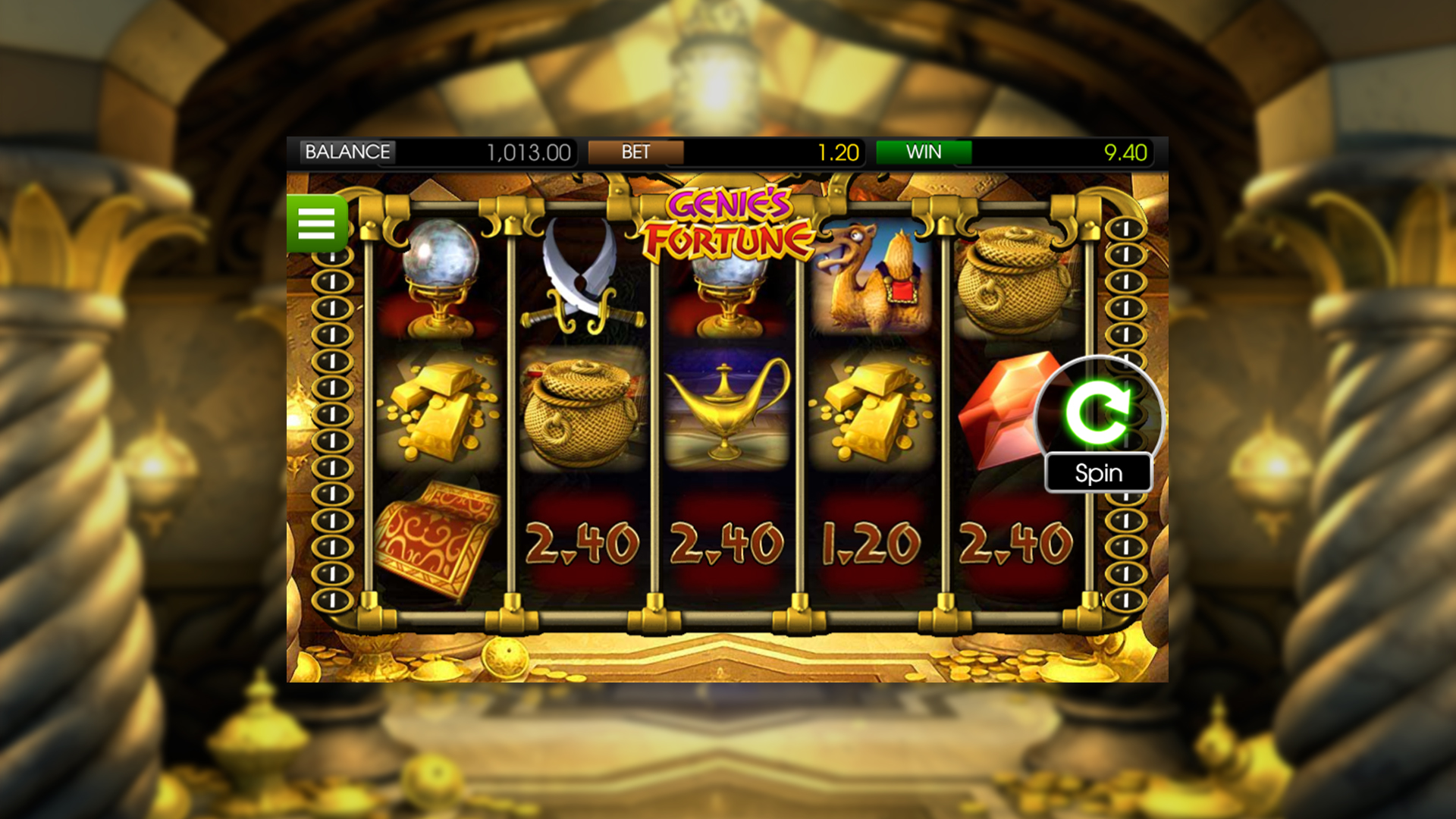This screenshot has height=819, width=1456.
Task: Click the gold bars symbol on reel four
Action: coord(868,409)
